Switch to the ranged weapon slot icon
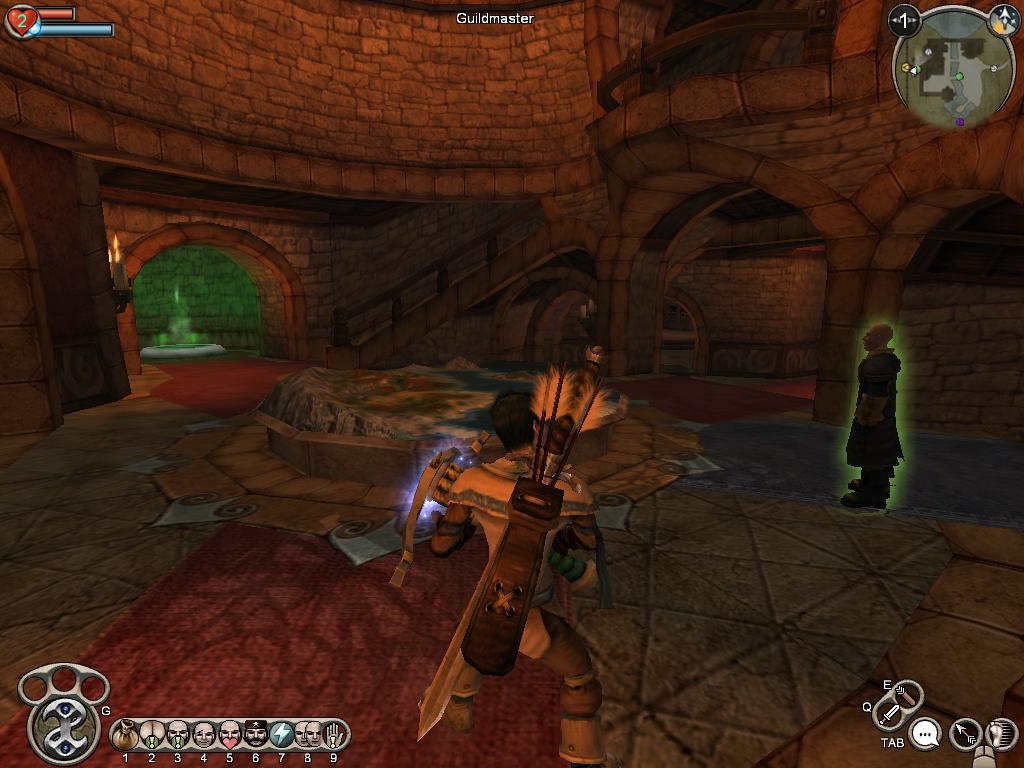The width and height of the screenshot is (1024, 768). point(907,692)
